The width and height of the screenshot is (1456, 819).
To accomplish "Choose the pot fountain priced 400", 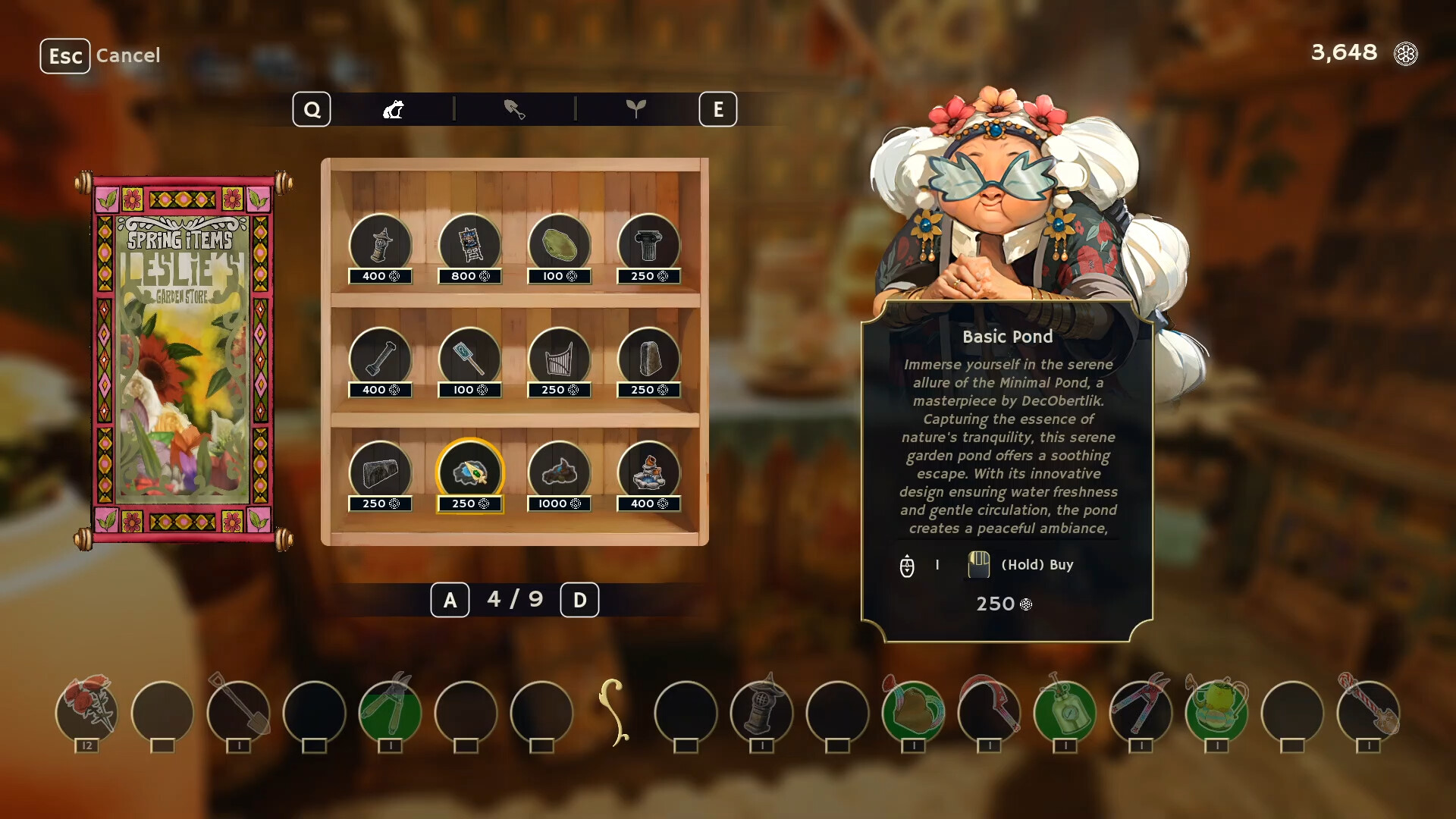I will (x=648, y=472).
